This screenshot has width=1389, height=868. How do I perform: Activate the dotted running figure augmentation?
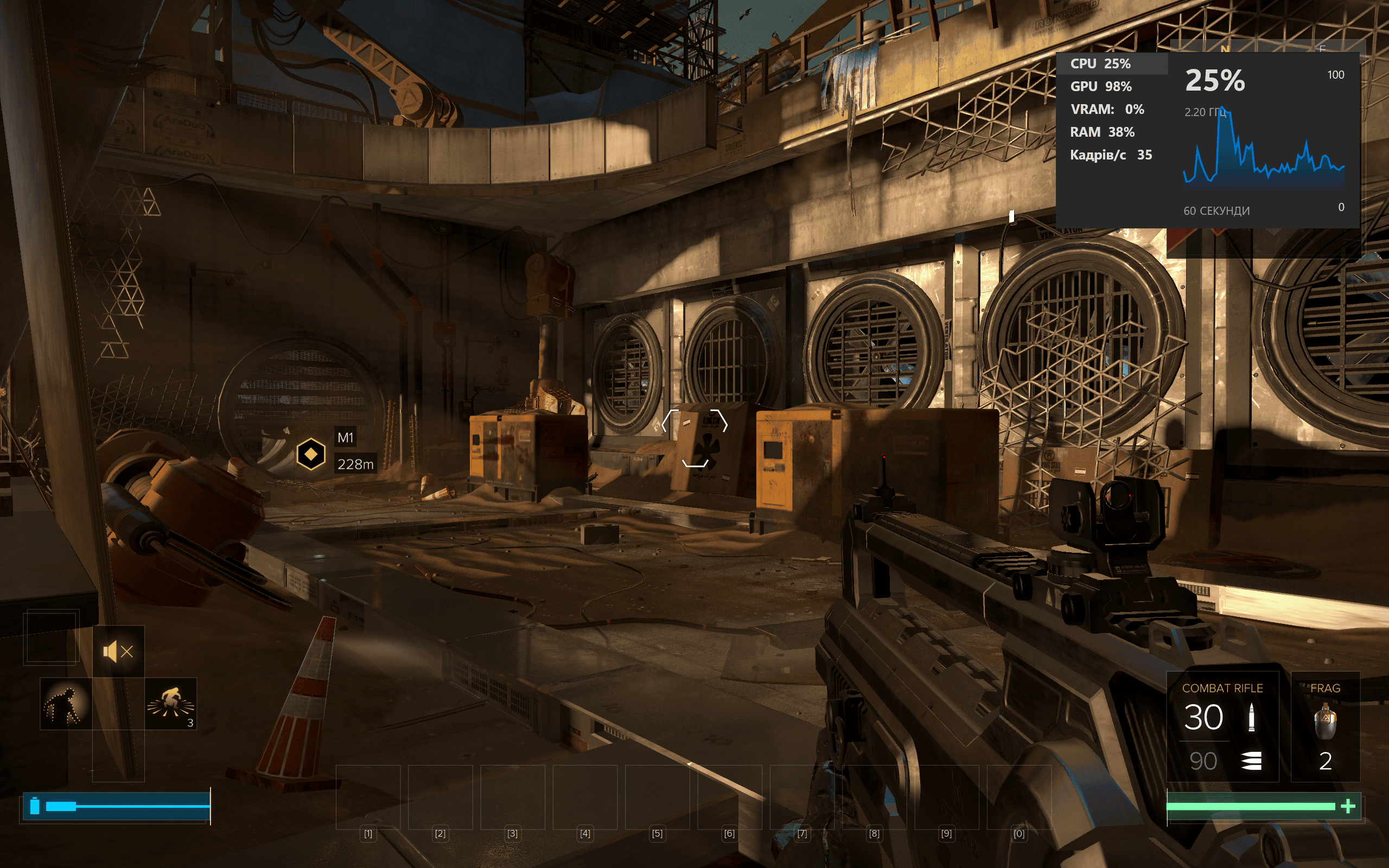point(66,704)
